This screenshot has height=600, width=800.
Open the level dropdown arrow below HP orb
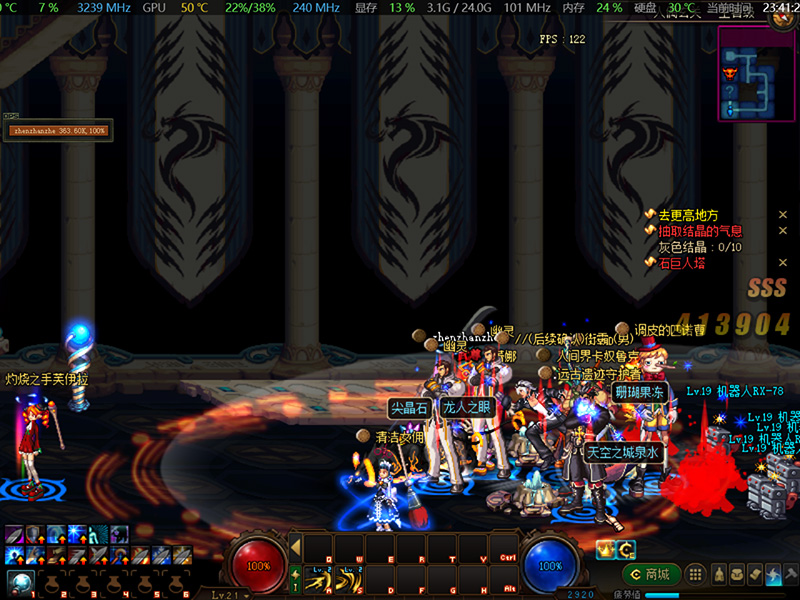pos(246,594)
